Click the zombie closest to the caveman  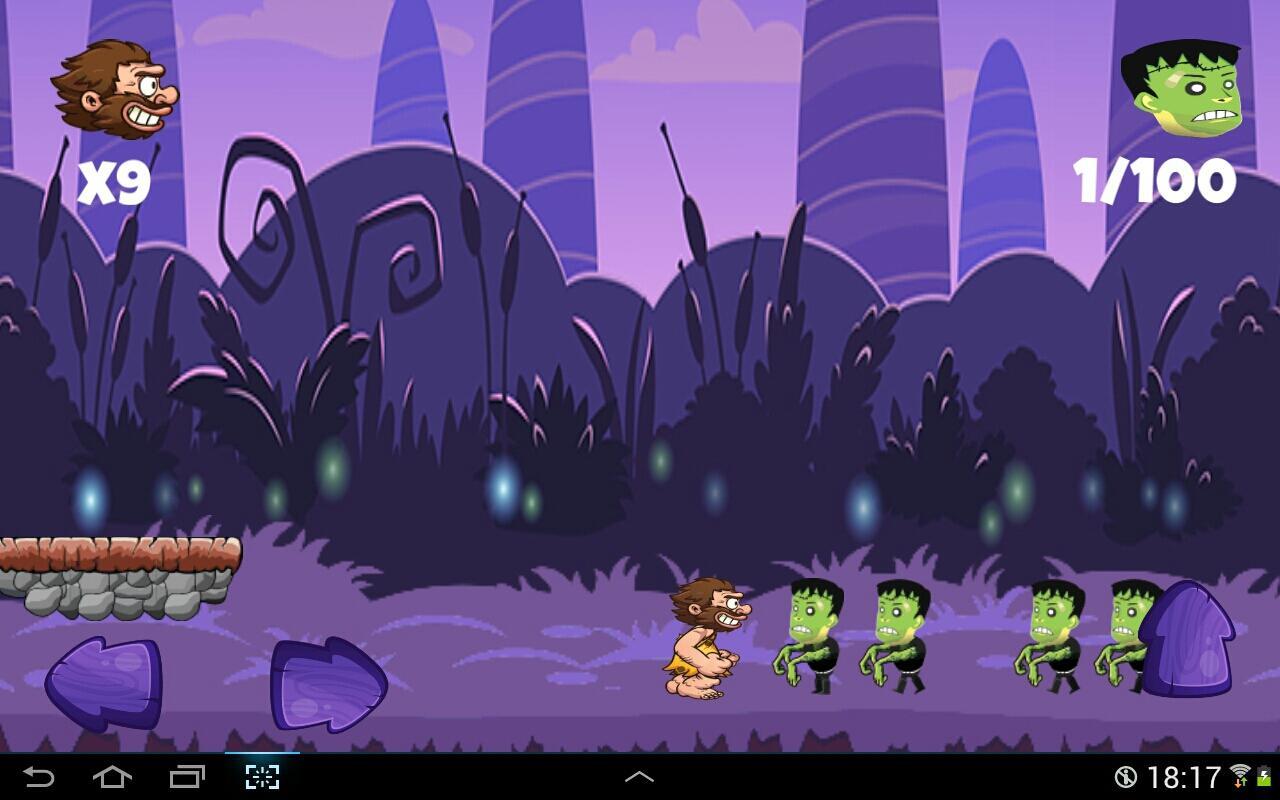(810, 635)
